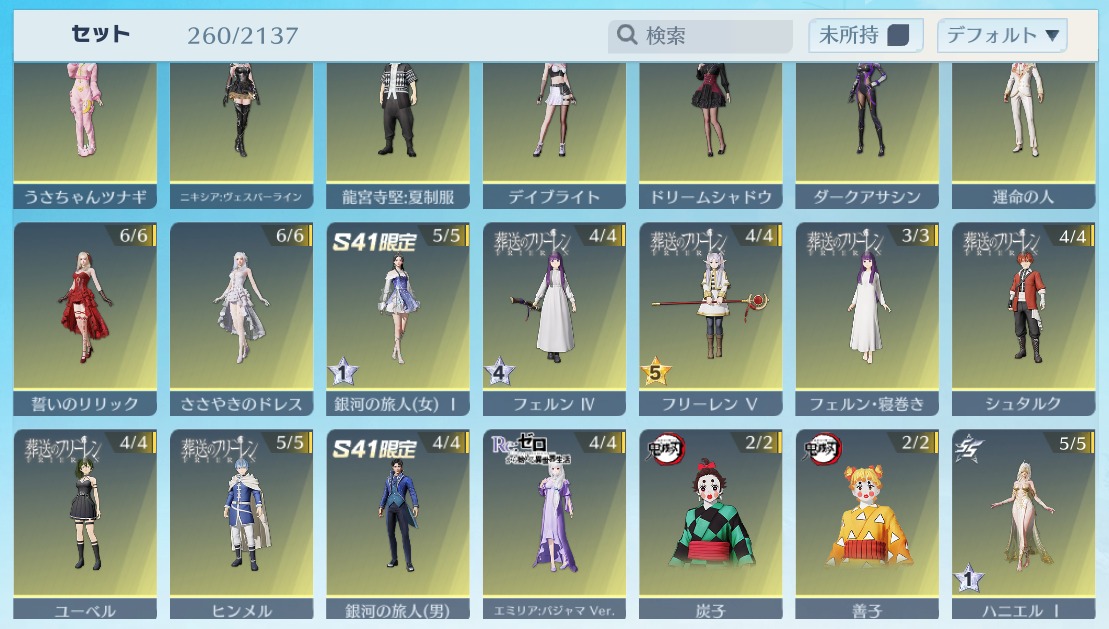
Task: Select the うさちゃんツナギ outfit
Action: [x=84, y=132]
